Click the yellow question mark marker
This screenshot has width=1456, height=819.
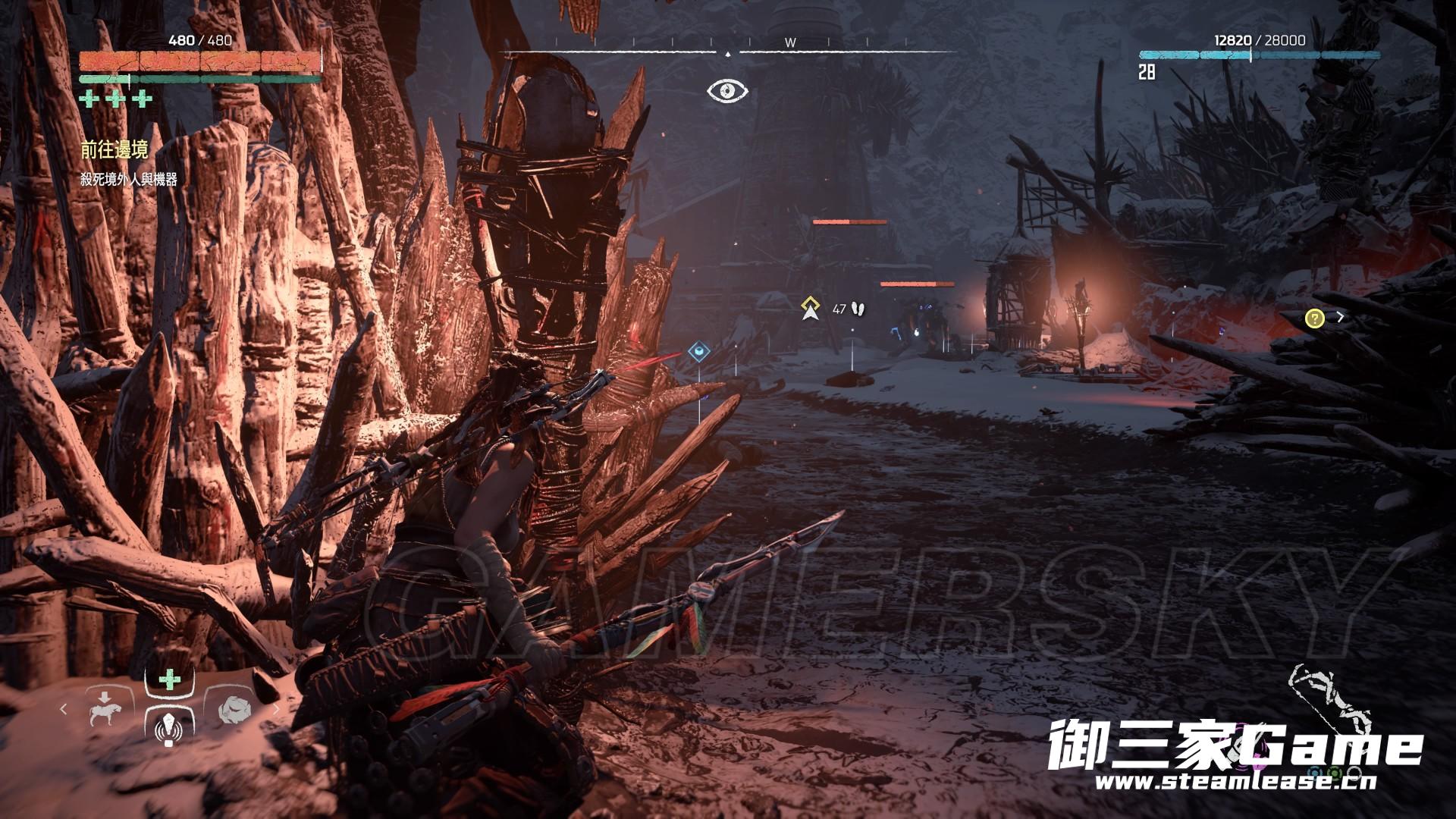(1314, 318)
